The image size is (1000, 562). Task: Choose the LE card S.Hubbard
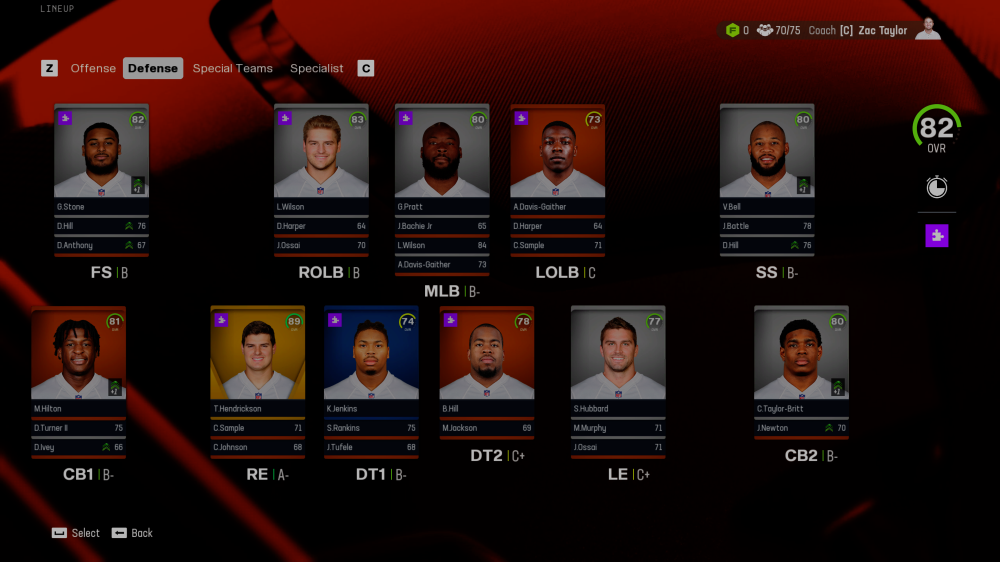(617, 358)
